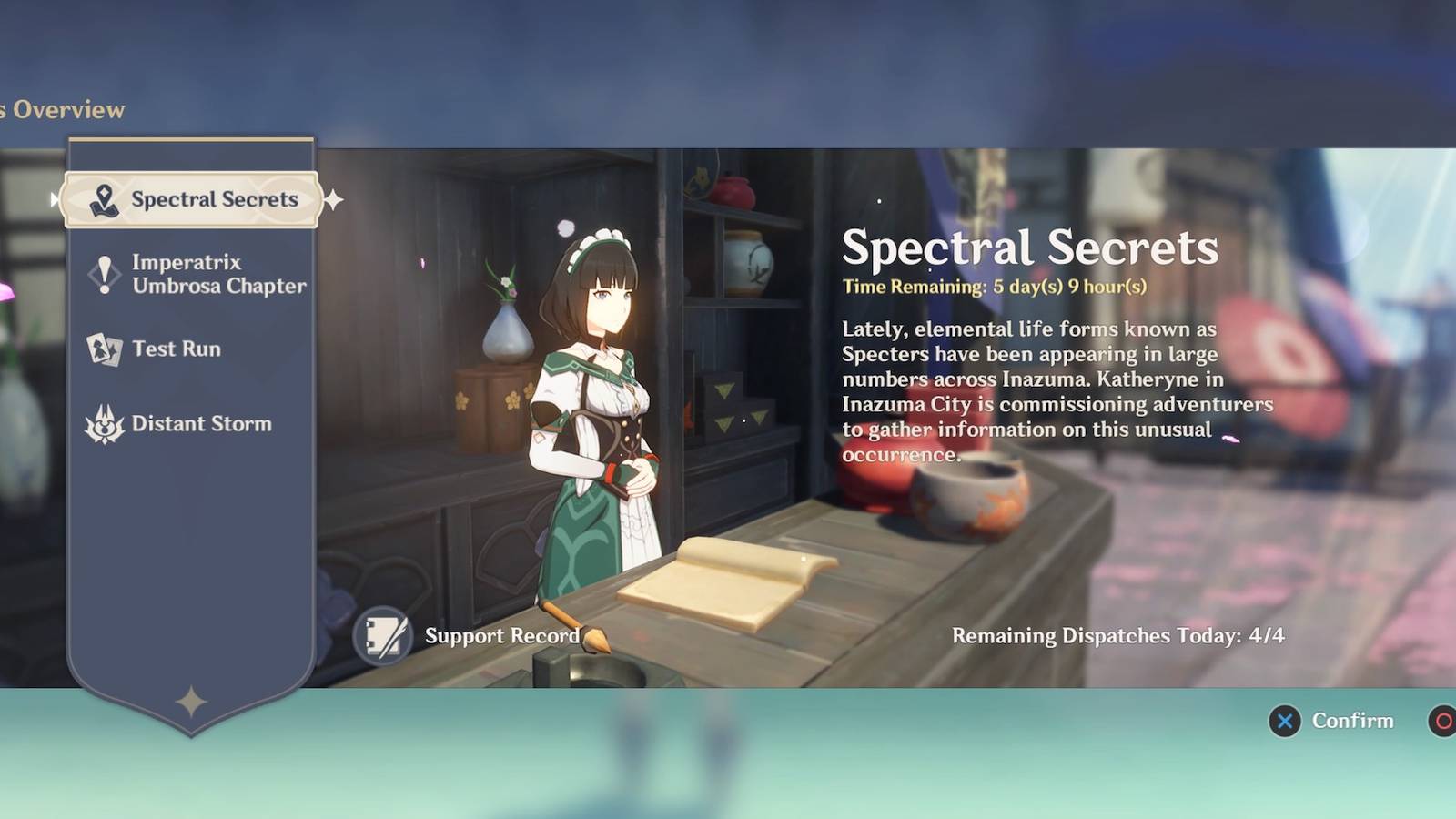The image size is (1456, 819).
Task: Click the Spectral Secrets title heading
Action: pos(1032,247)
